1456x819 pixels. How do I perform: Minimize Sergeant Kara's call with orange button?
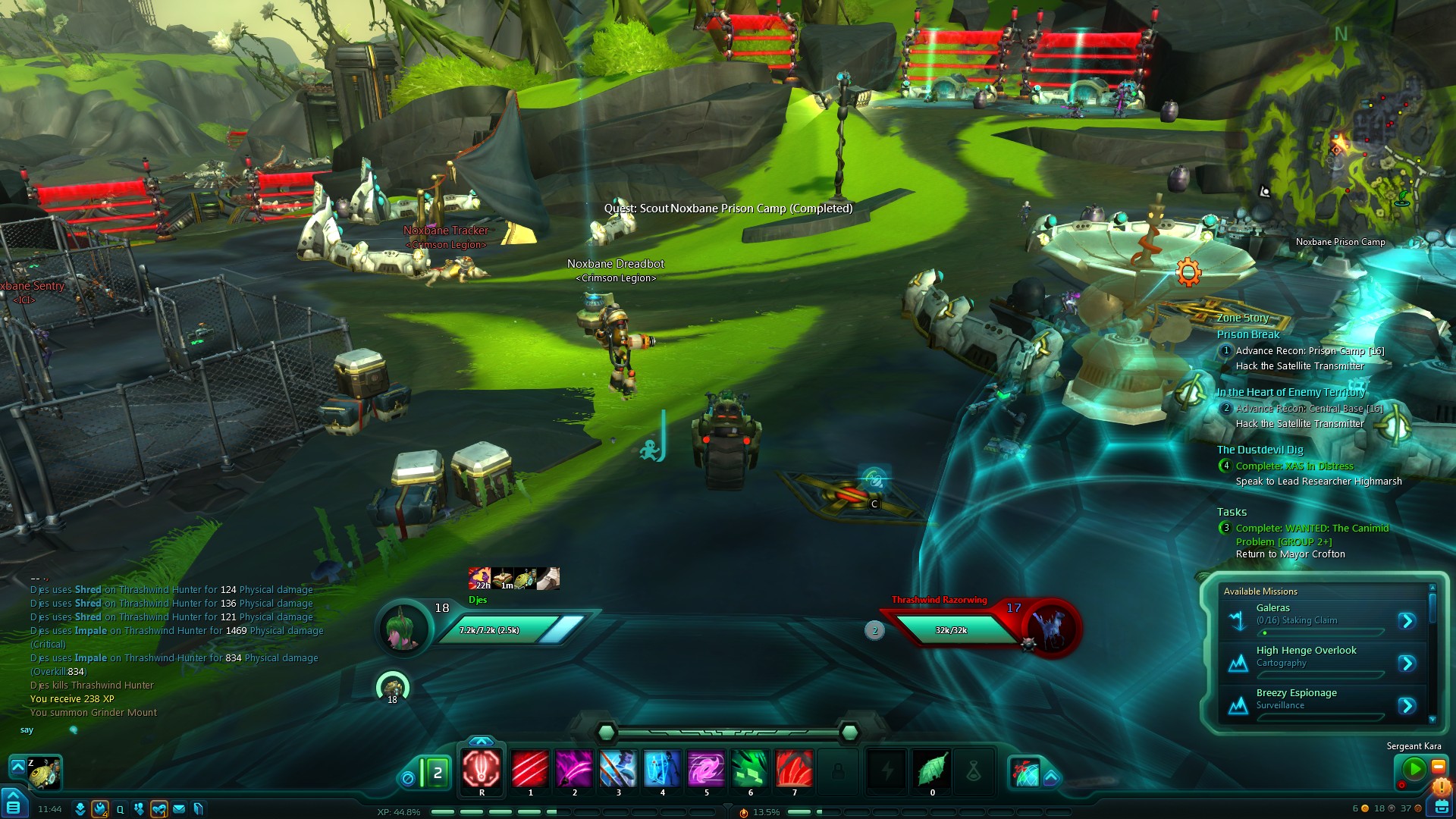click(x=1438, y=767)
